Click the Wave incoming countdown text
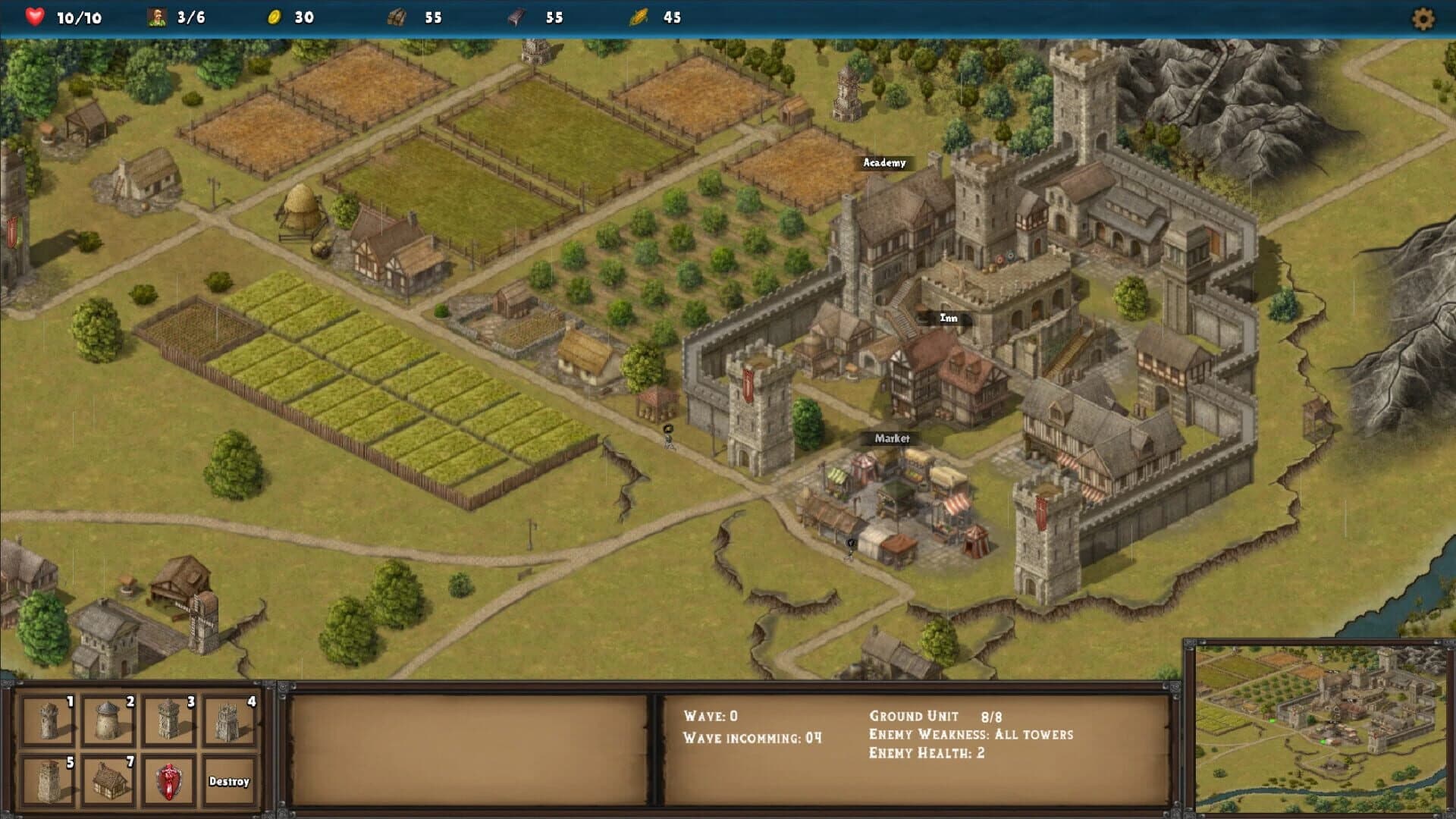Screen dimensions: 1456x819 (x=751, y=736)
